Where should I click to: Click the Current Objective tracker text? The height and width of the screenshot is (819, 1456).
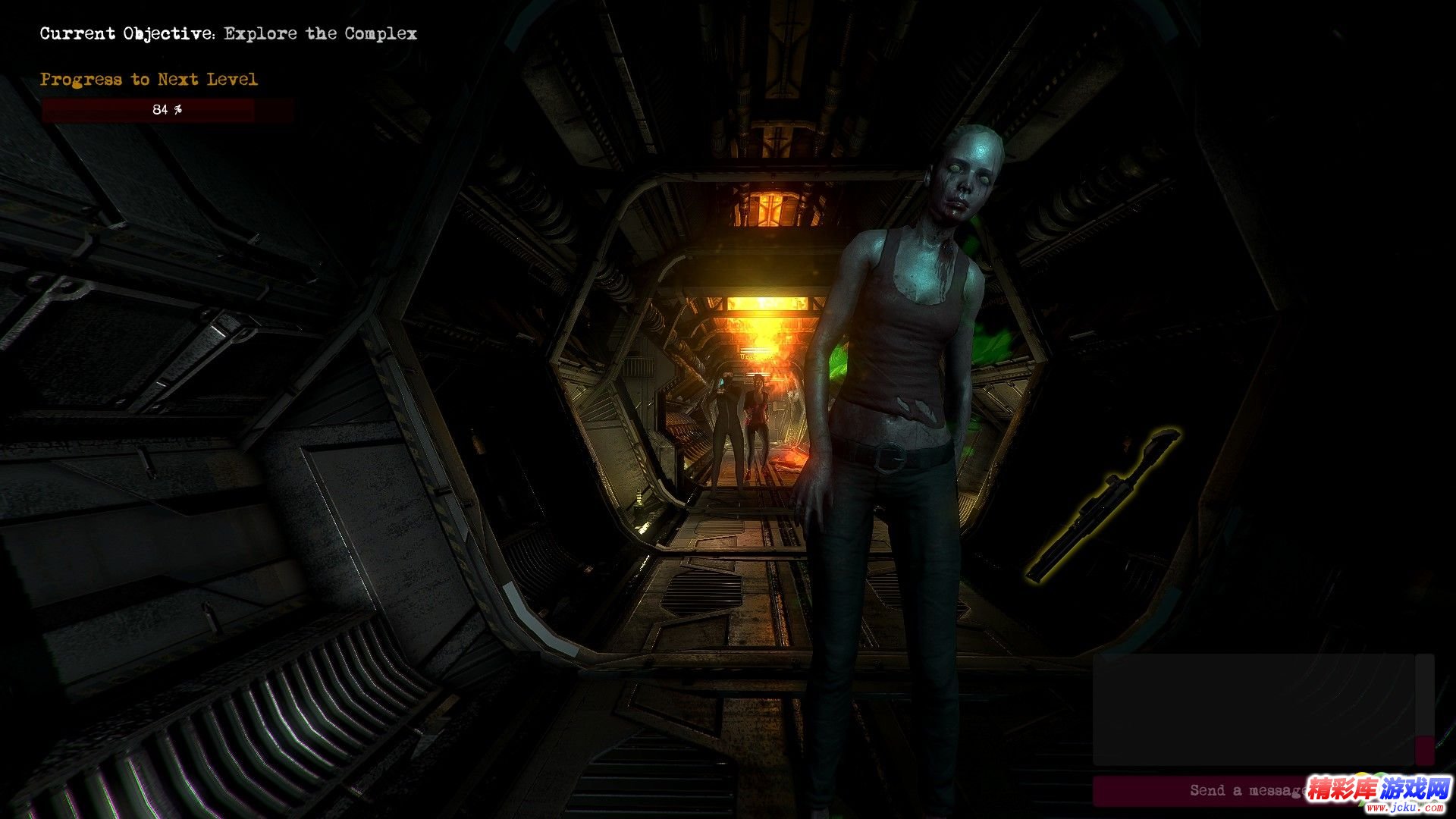[x=228, y=33]
